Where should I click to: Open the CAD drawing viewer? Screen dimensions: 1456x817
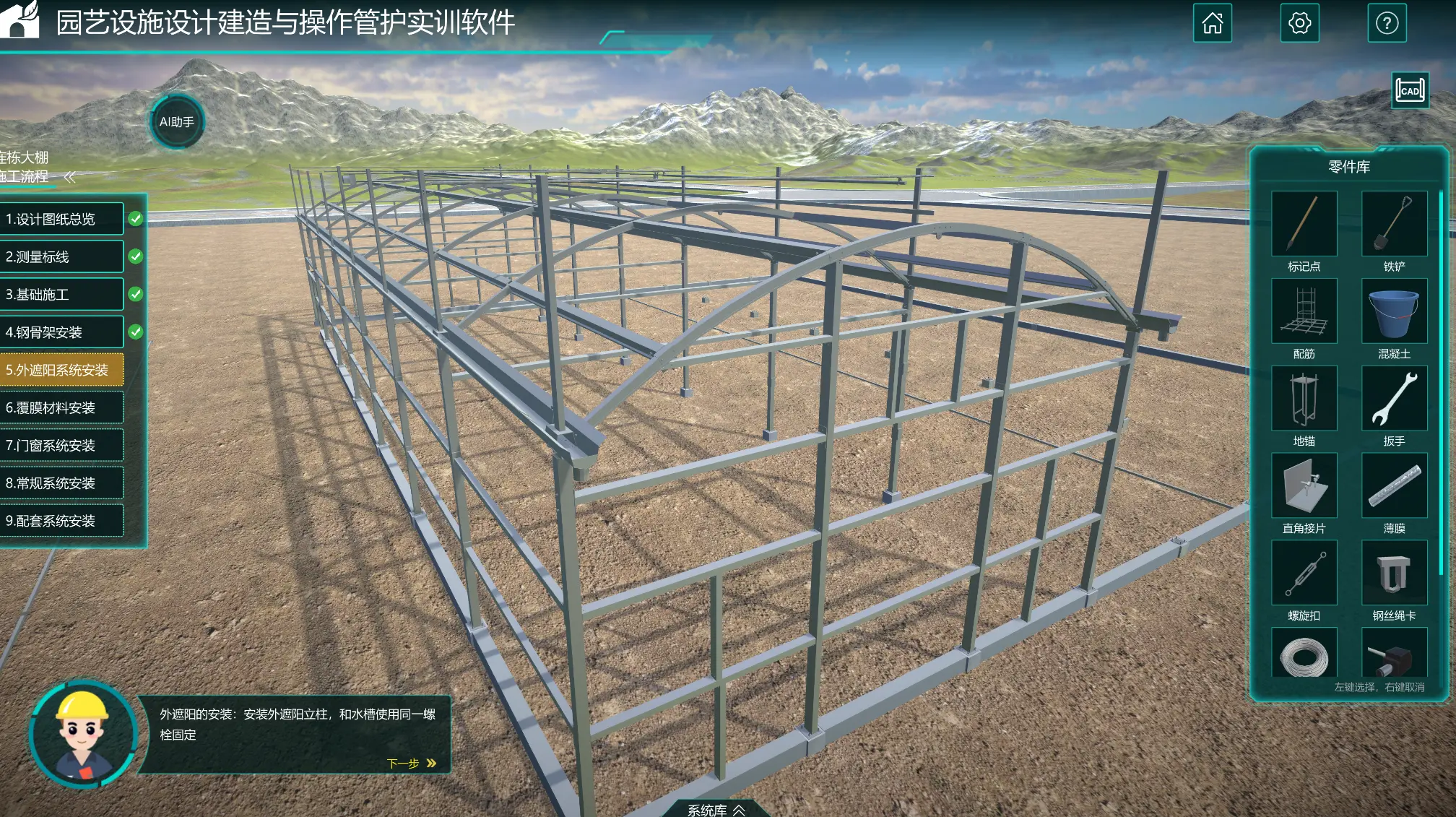click(1410, 91)
